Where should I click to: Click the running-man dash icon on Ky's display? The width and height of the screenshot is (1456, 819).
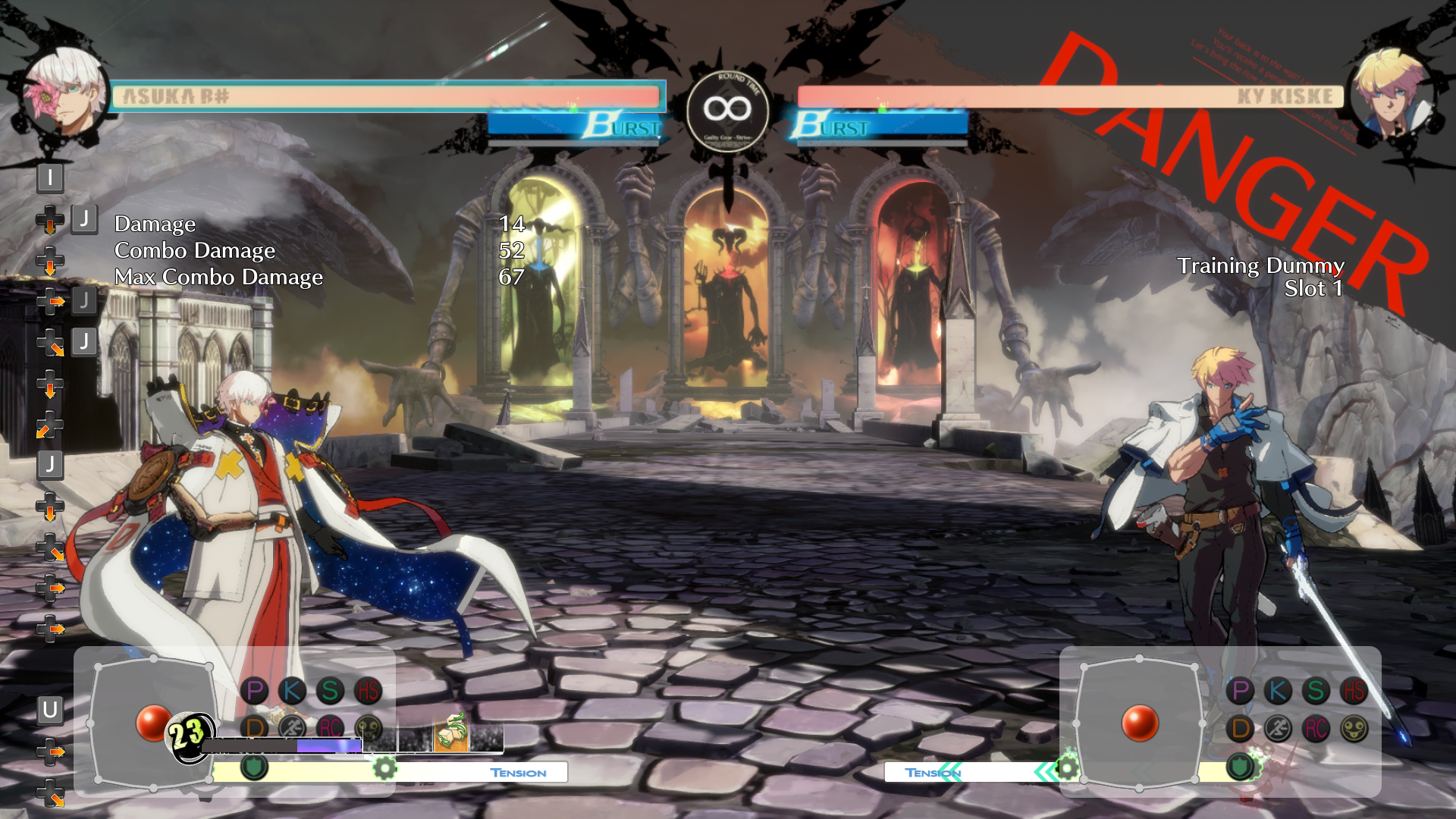pos(1278,729)
